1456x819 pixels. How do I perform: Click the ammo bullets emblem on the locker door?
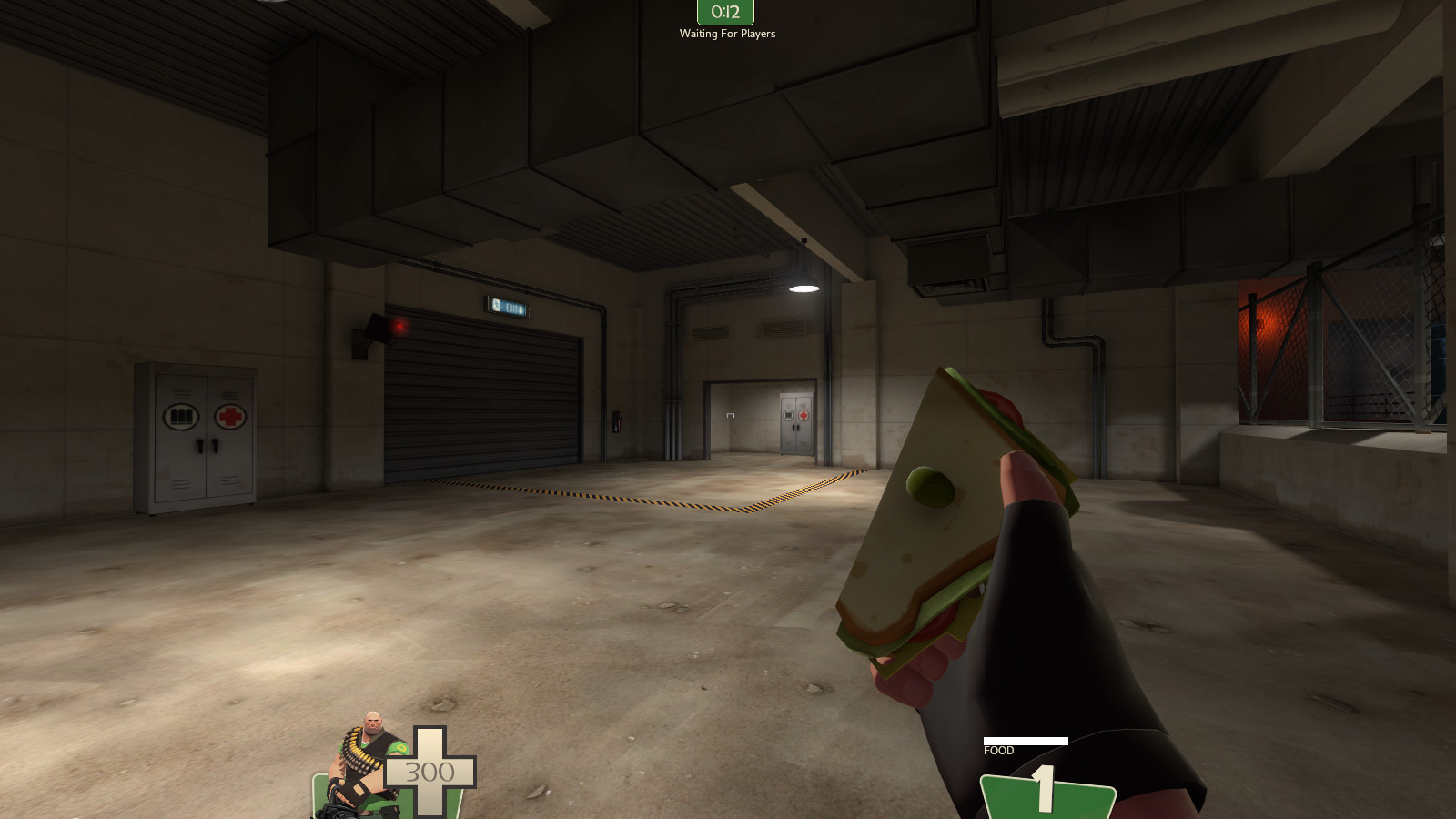click(x=182, y=417)
